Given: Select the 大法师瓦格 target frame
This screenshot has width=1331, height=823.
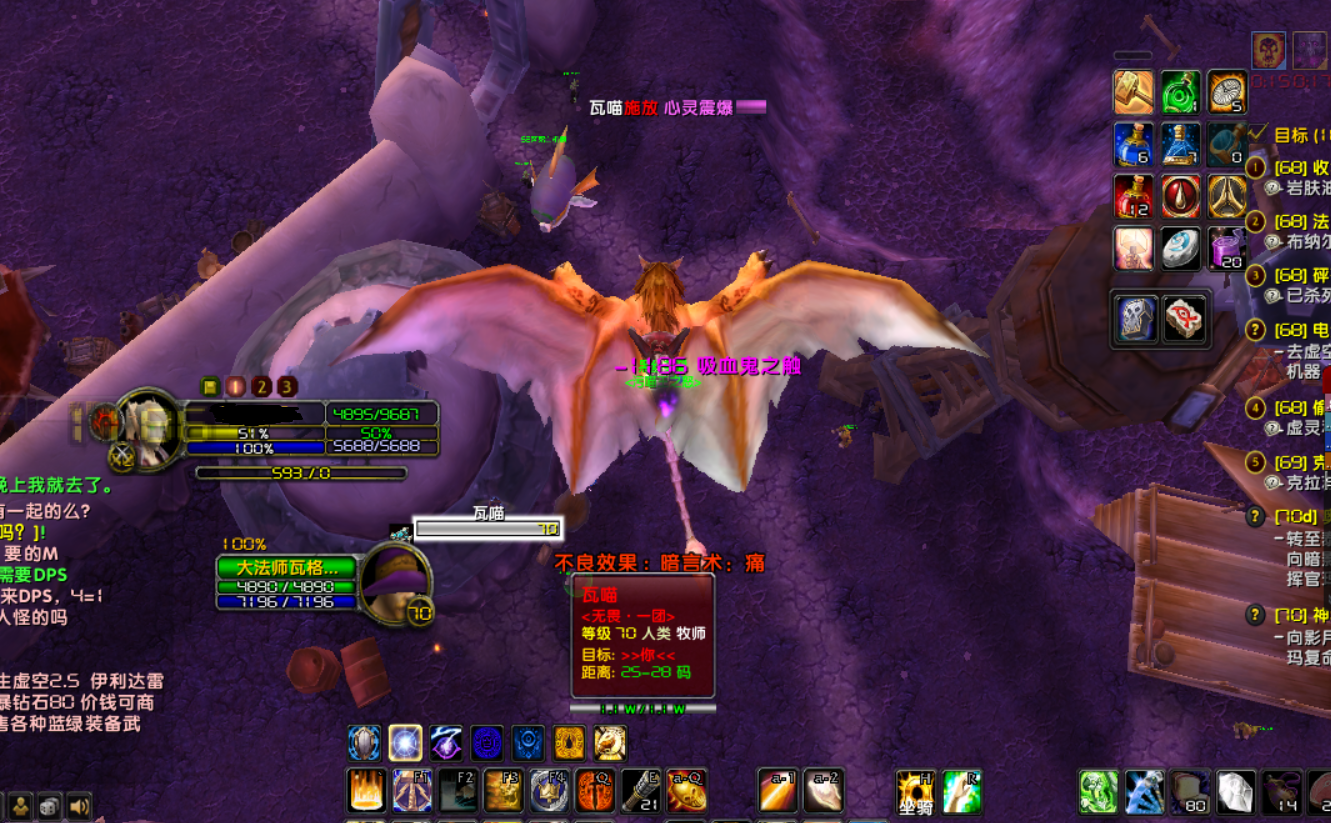Looking at the screenshot, I should [286, 568].
